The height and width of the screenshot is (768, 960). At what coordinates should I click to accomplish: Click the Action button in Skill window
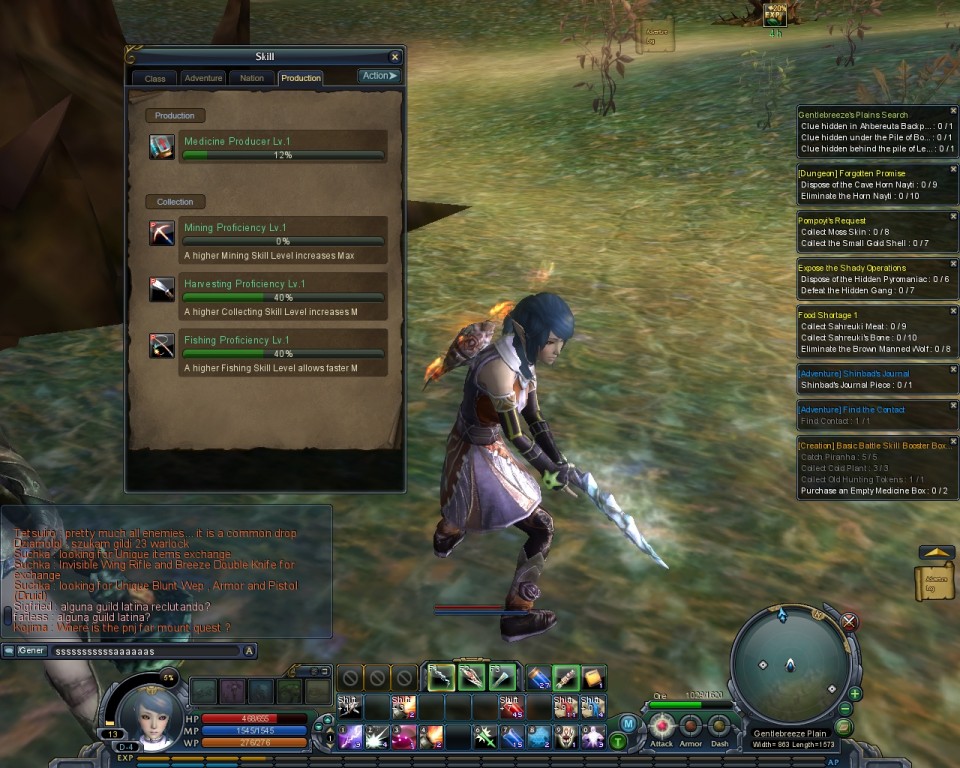click(x=379, y=76)
